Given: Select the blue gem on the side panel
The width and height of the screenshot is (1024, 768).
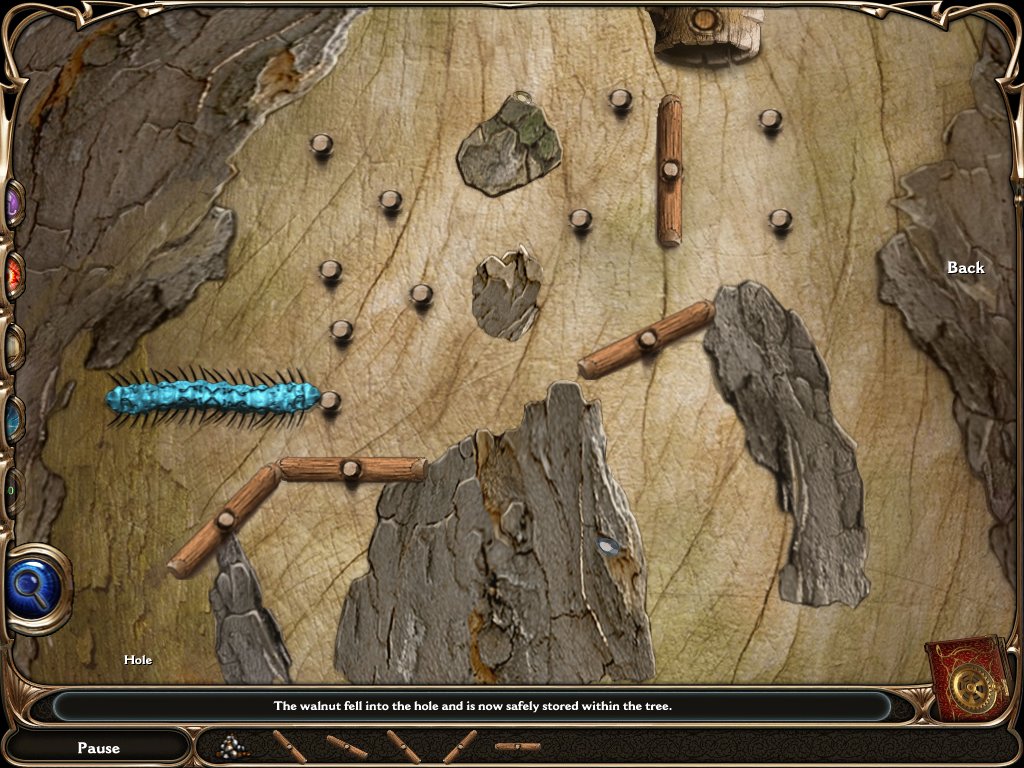Looking at the screenshot, I should (x=14, y=418).
